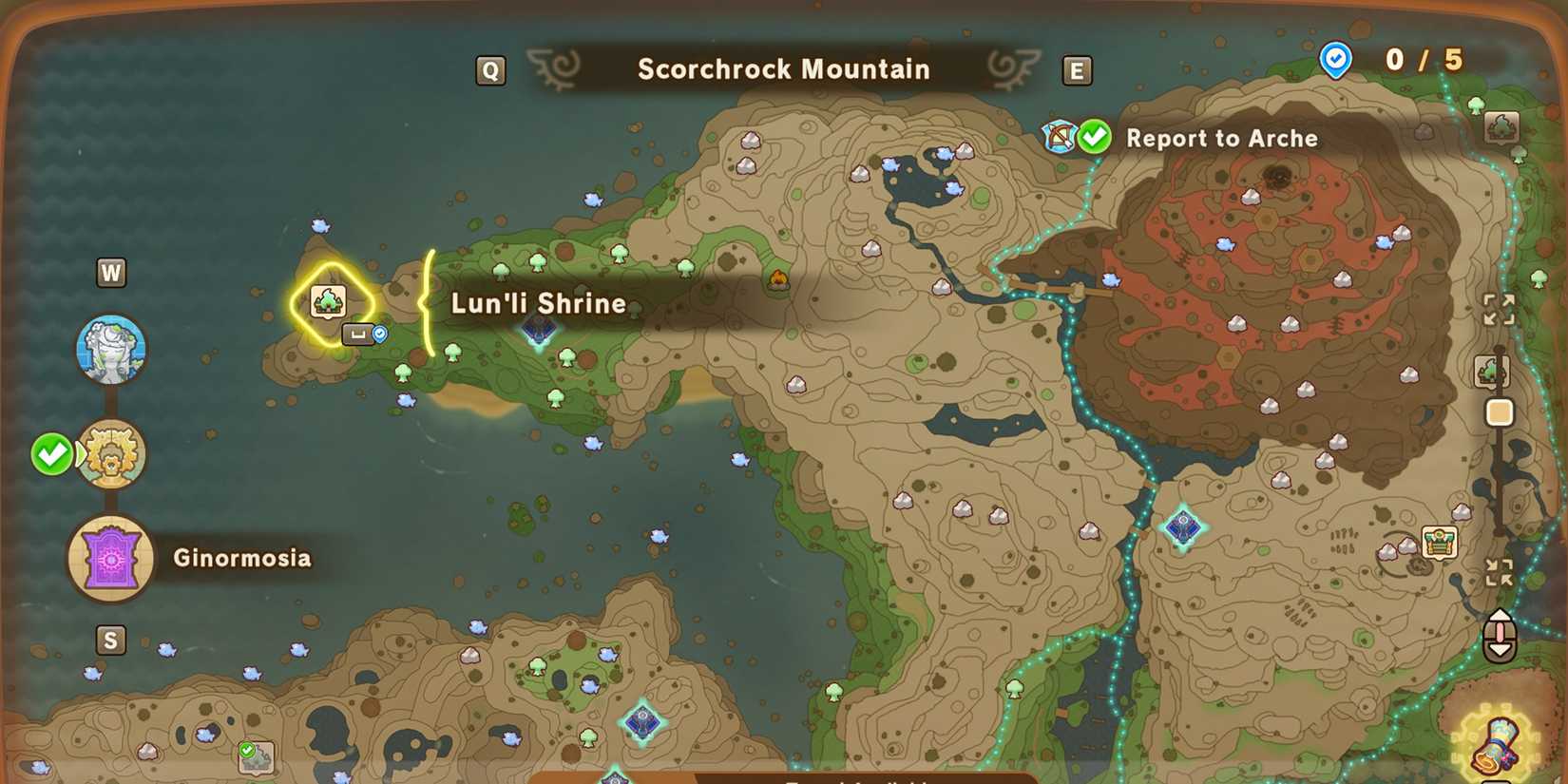The width and height of the screenshot is (1568, 784).
Task: Toggle the green checkmark on Report to Arche
Action: 1095,137
